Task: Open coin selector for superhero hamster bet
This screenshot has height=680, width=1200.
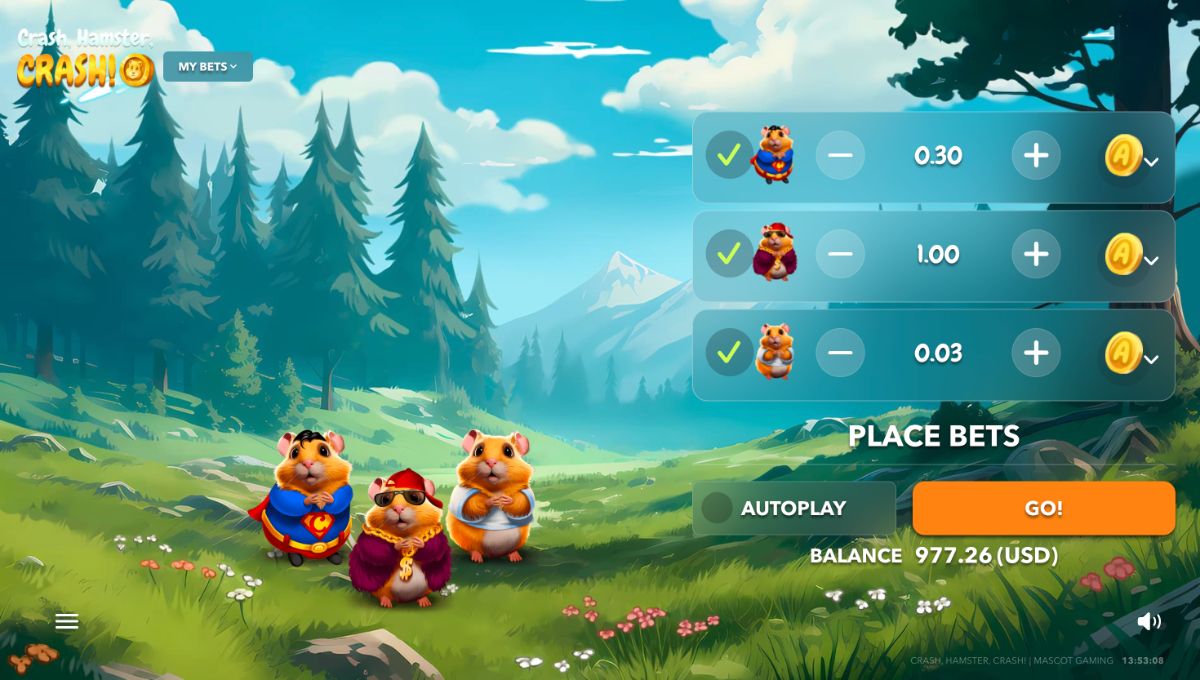Action: coord(1132,157)
